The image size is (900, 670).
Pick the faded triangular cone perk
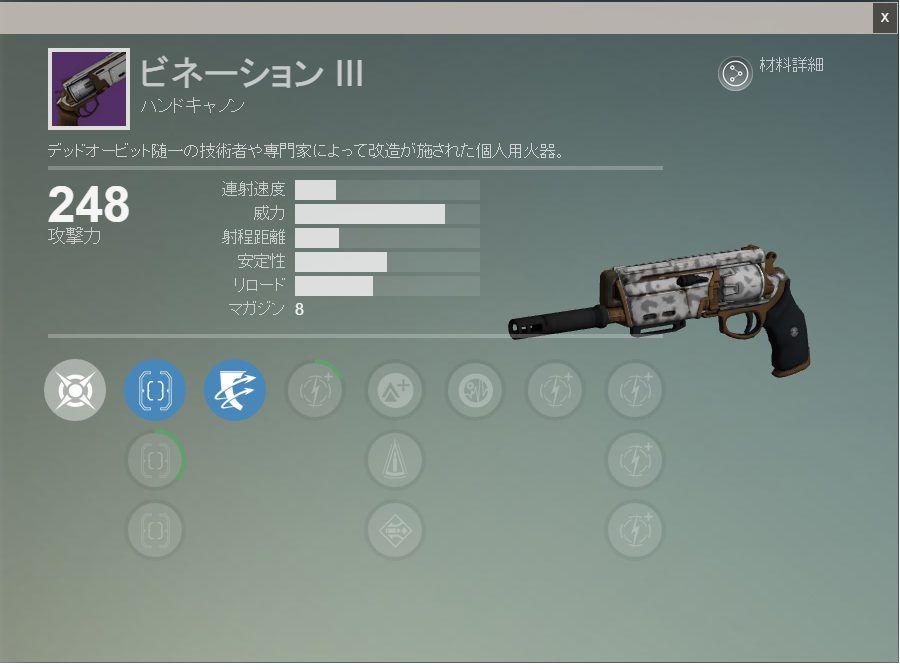click(395, 460)
